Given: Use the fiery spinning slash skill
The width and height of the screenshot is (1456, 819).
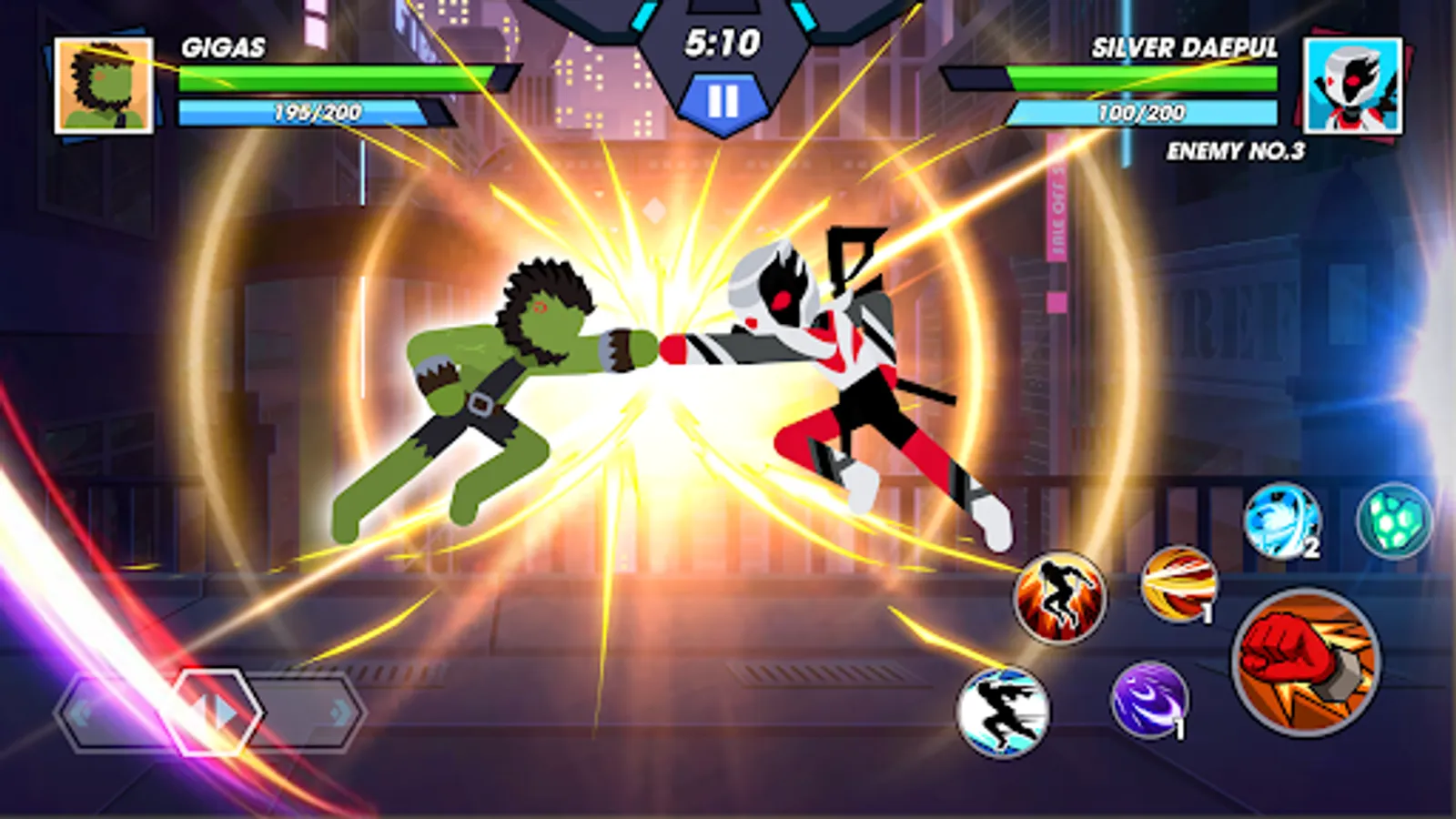Looking at the screenshot, I should [1181, 593].
